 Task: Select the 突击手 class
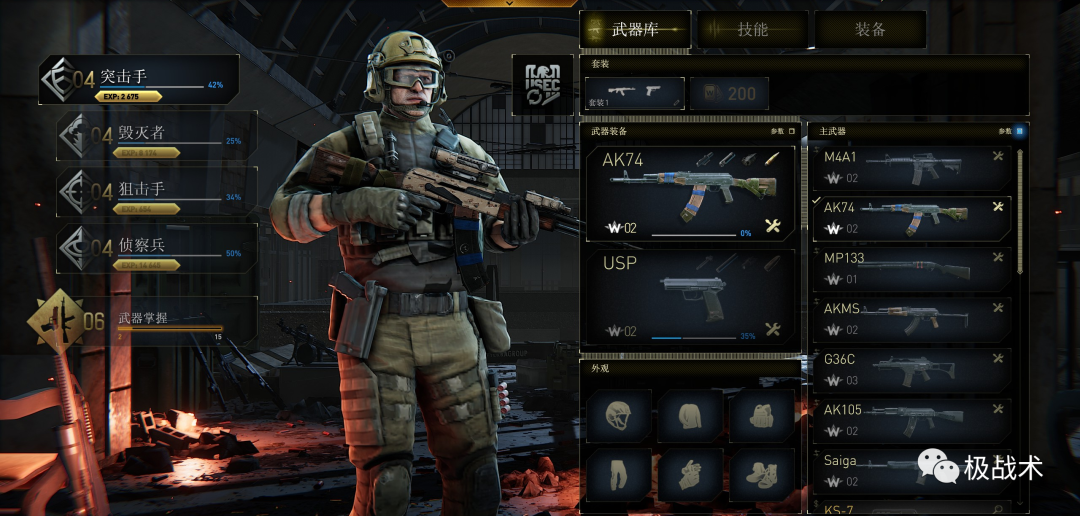pos(139,80)
